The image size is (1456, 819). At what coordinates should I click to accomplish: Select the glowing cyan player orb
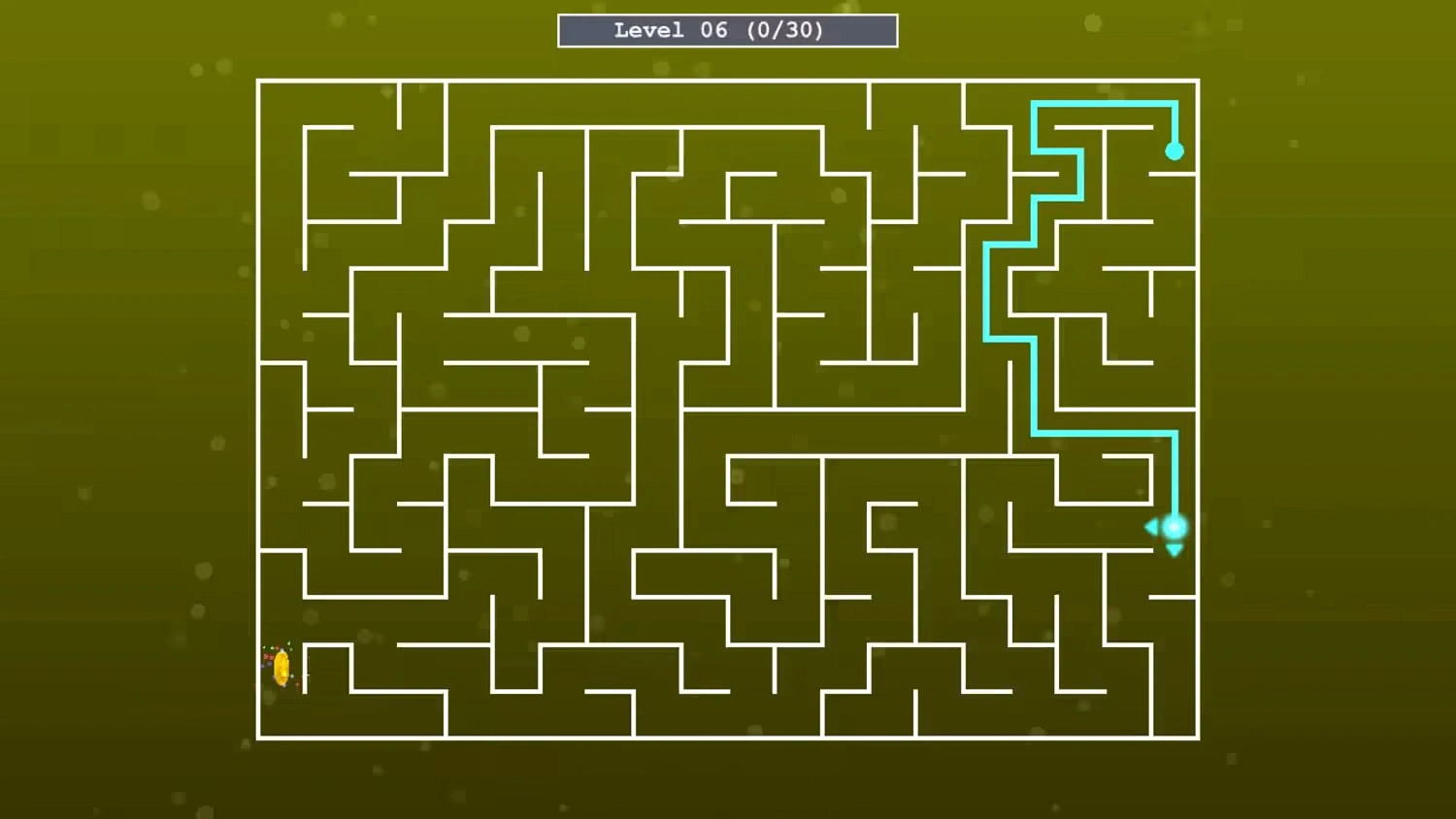click(x=1174, y=527)
